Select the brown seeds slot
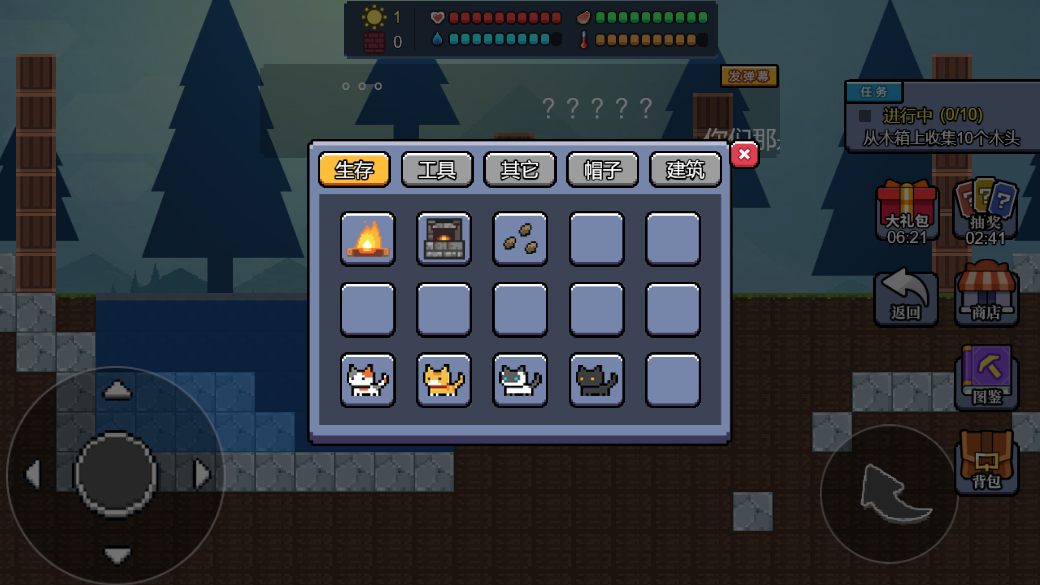 (x=520, y=239)
